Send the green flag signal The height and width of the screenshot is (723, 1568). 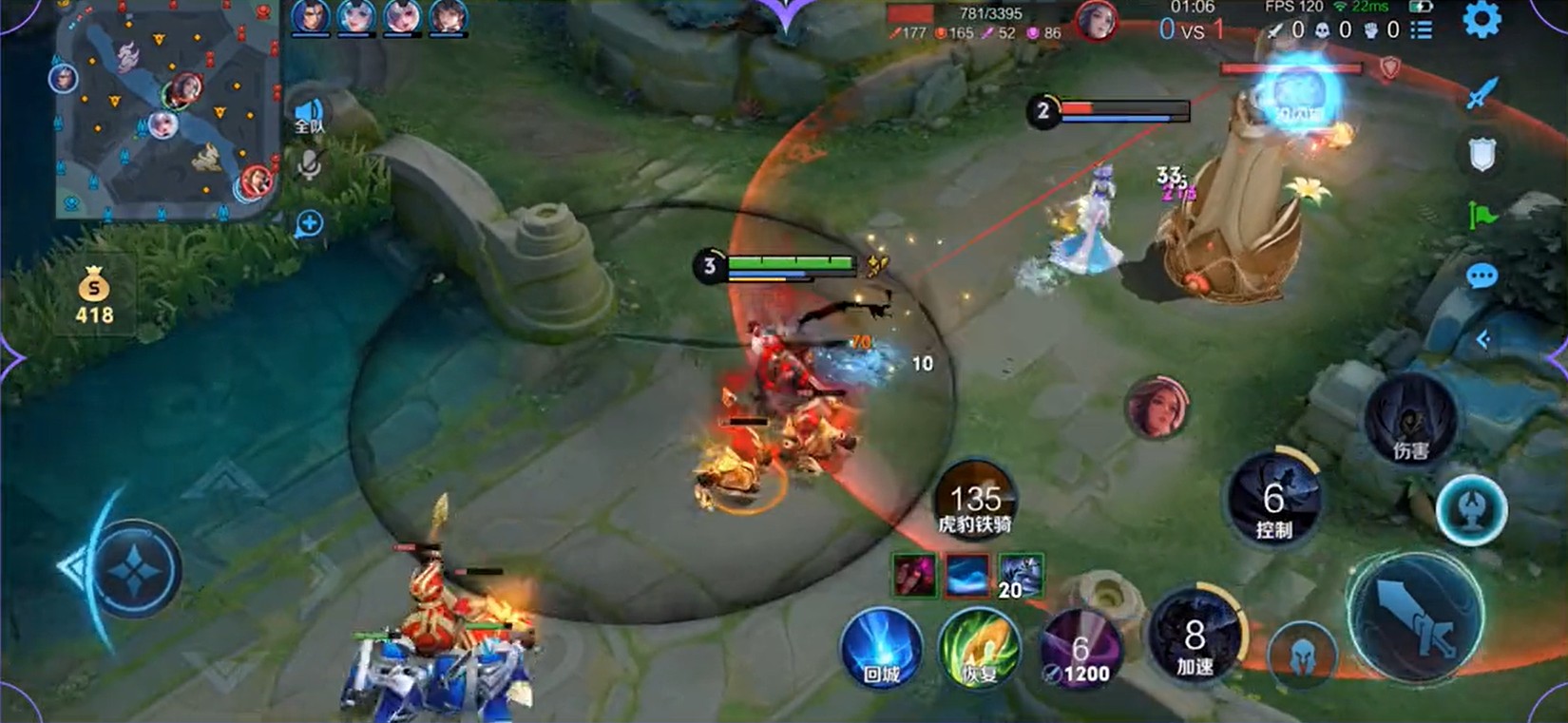point(1482,216)
